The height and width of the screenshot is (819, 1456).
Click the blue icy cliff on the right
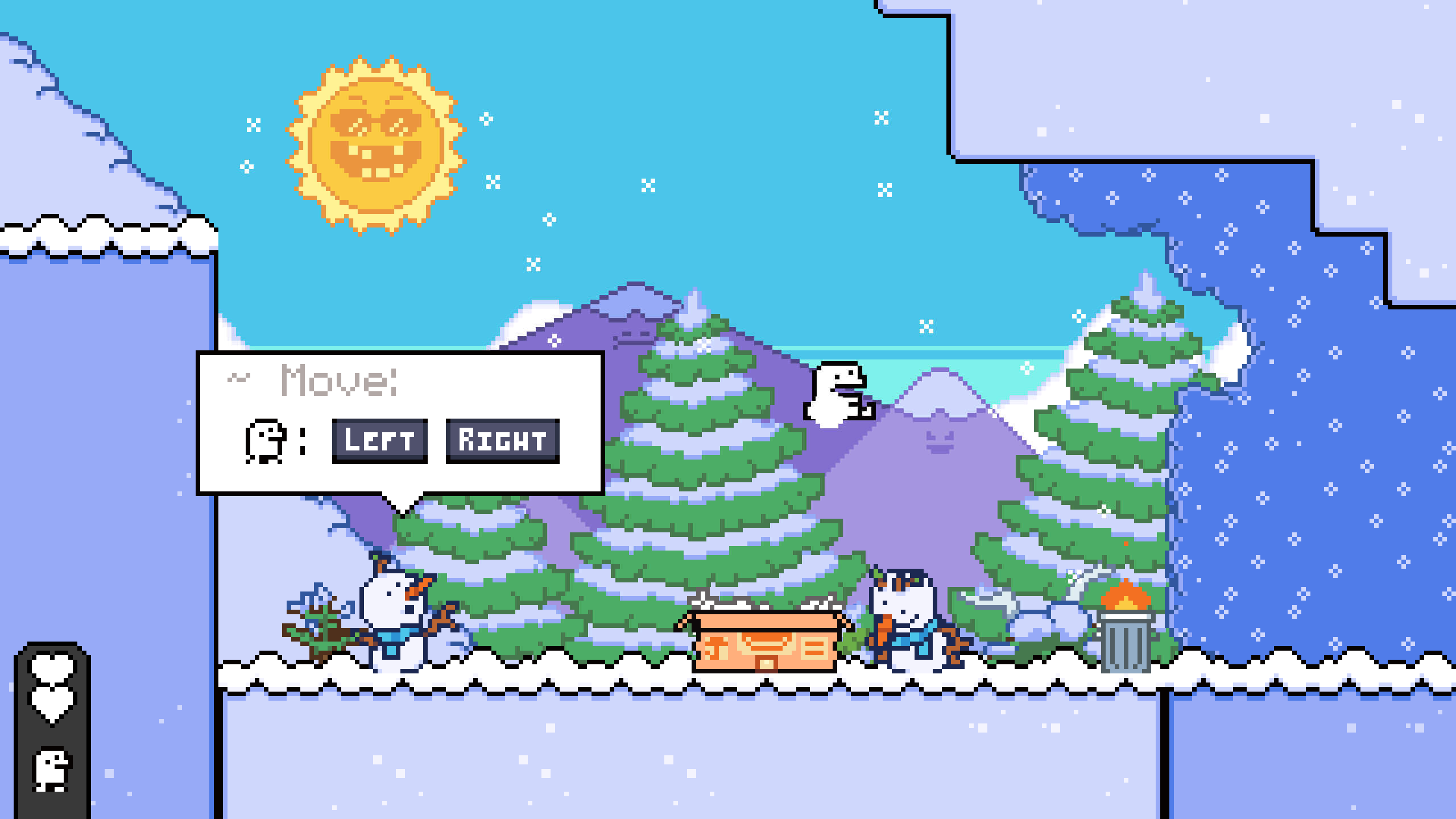click(x=1308, y=398)
